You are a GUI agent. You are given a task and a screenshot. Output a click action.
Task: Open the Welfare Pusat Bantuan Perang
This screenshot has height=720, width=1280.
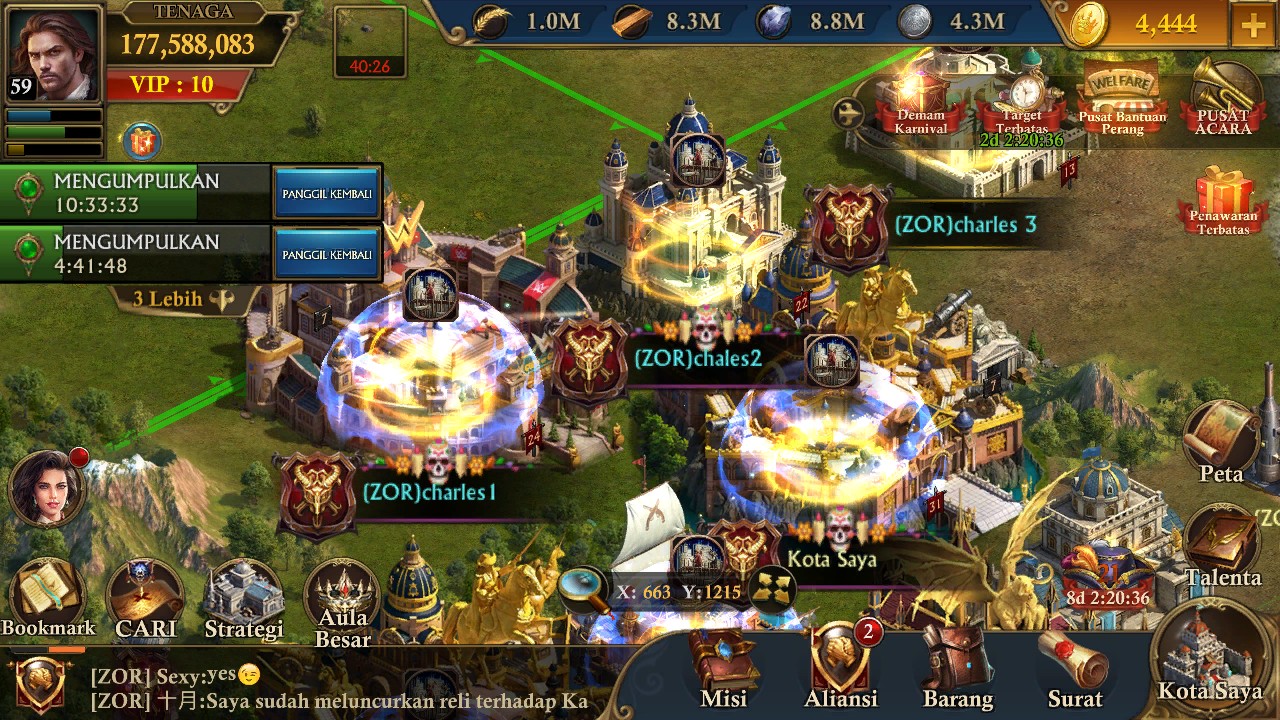point(1122,98)
